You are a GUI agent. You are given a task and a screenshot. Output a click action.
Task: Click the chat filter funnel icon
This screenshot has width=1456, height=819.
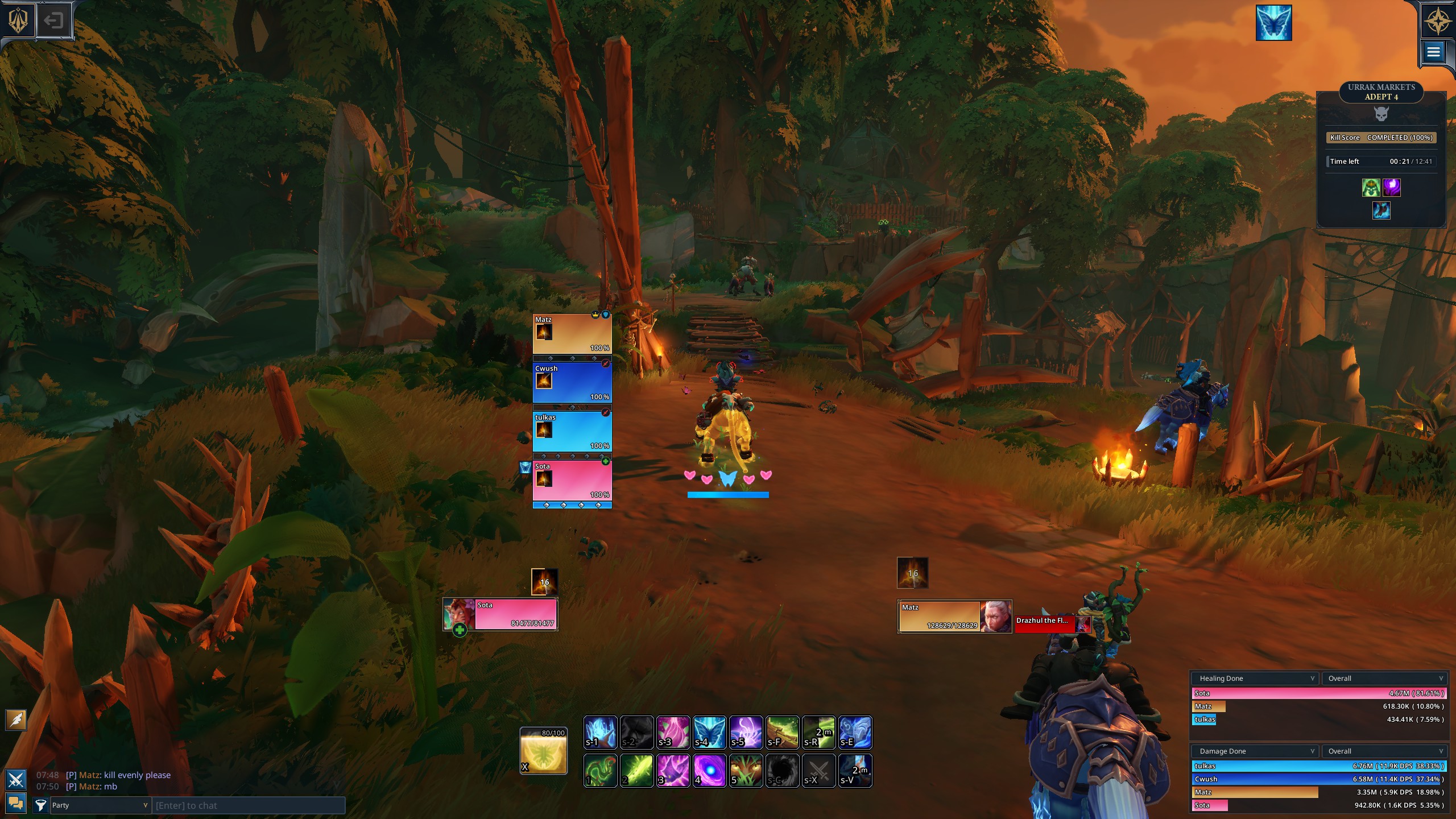click(40, 805)
